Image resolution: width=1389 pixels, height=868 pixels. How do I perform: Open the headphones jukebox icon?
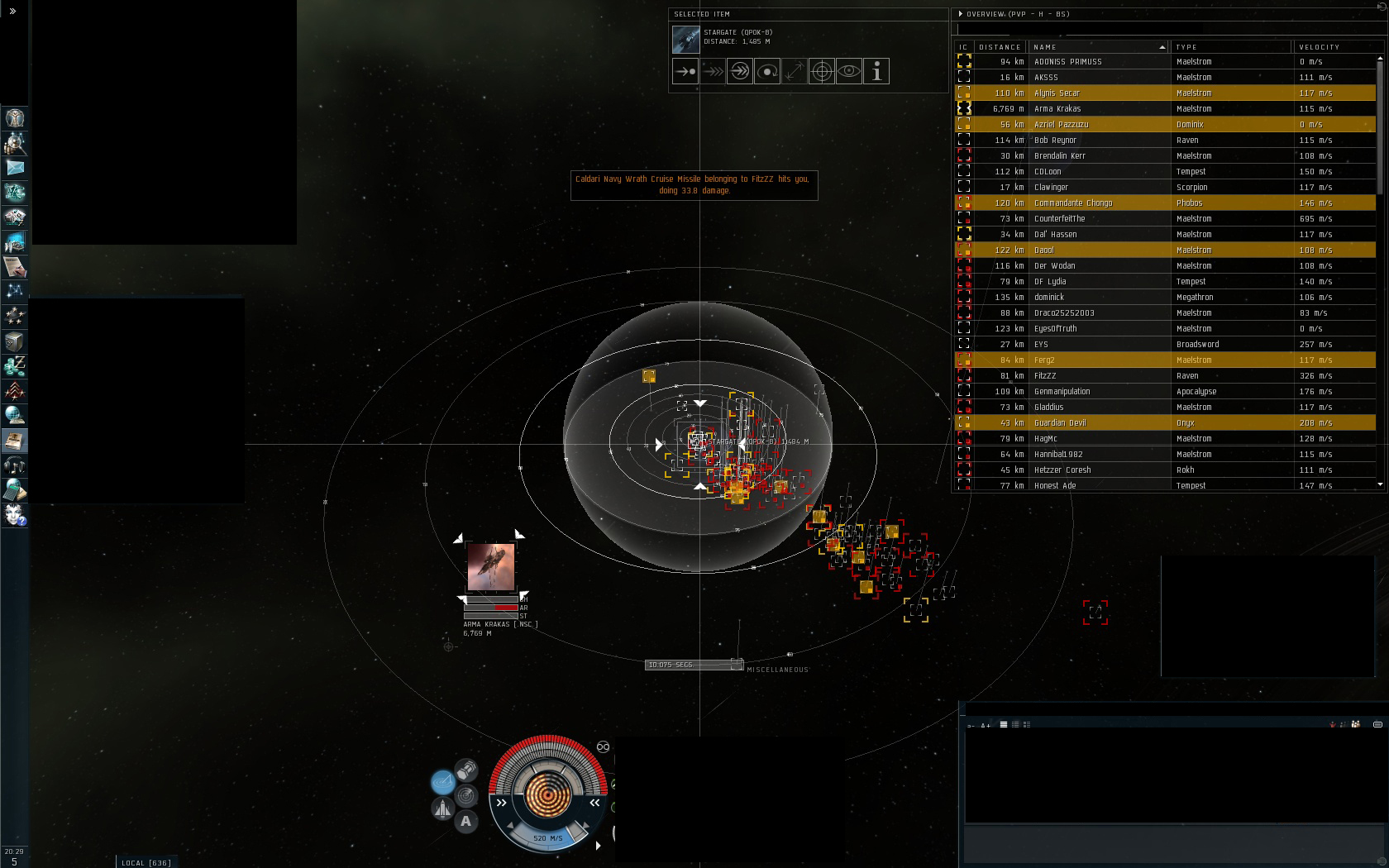(x=15, y=465)
